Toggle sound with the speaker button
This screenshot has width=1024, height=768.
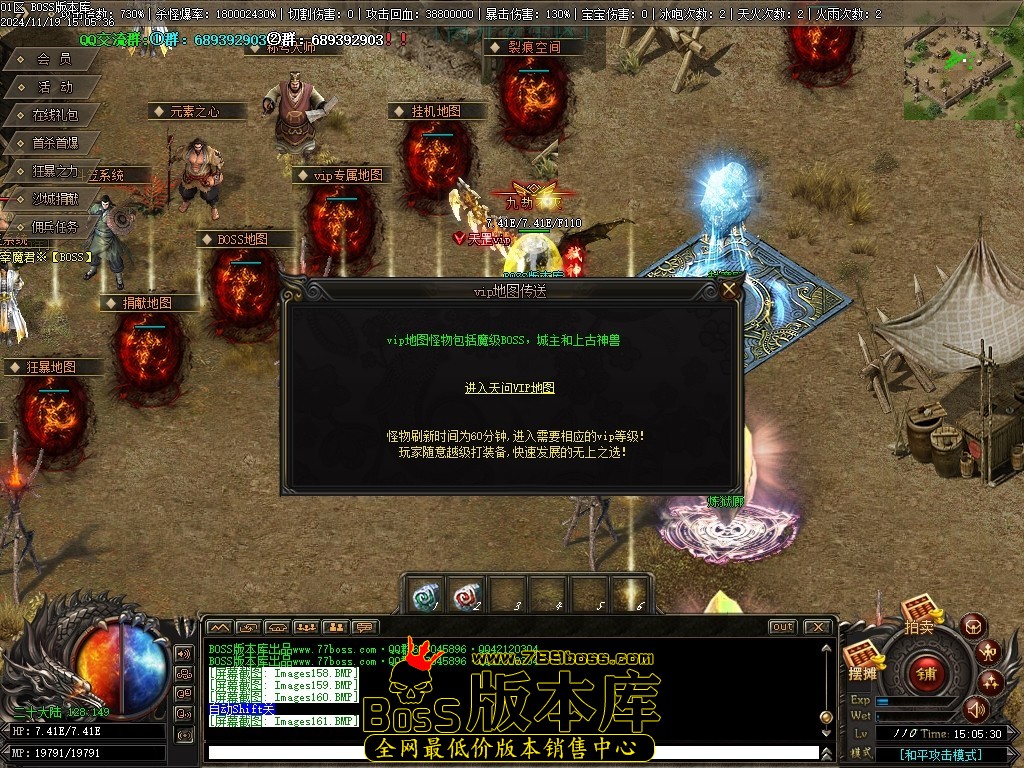pyautogui.click(x=975, y=709)
